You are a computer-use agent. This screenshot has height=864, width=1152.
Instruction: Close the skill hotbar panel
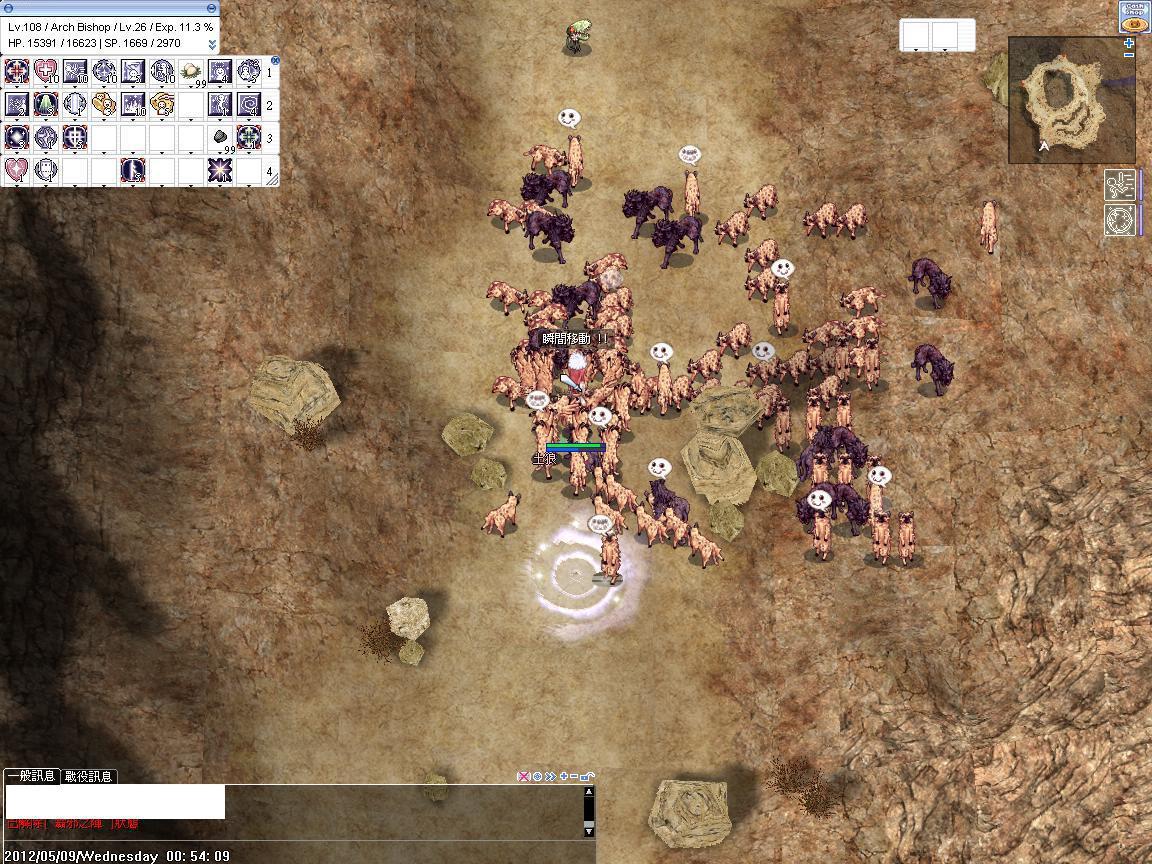(x=275, y=61)
